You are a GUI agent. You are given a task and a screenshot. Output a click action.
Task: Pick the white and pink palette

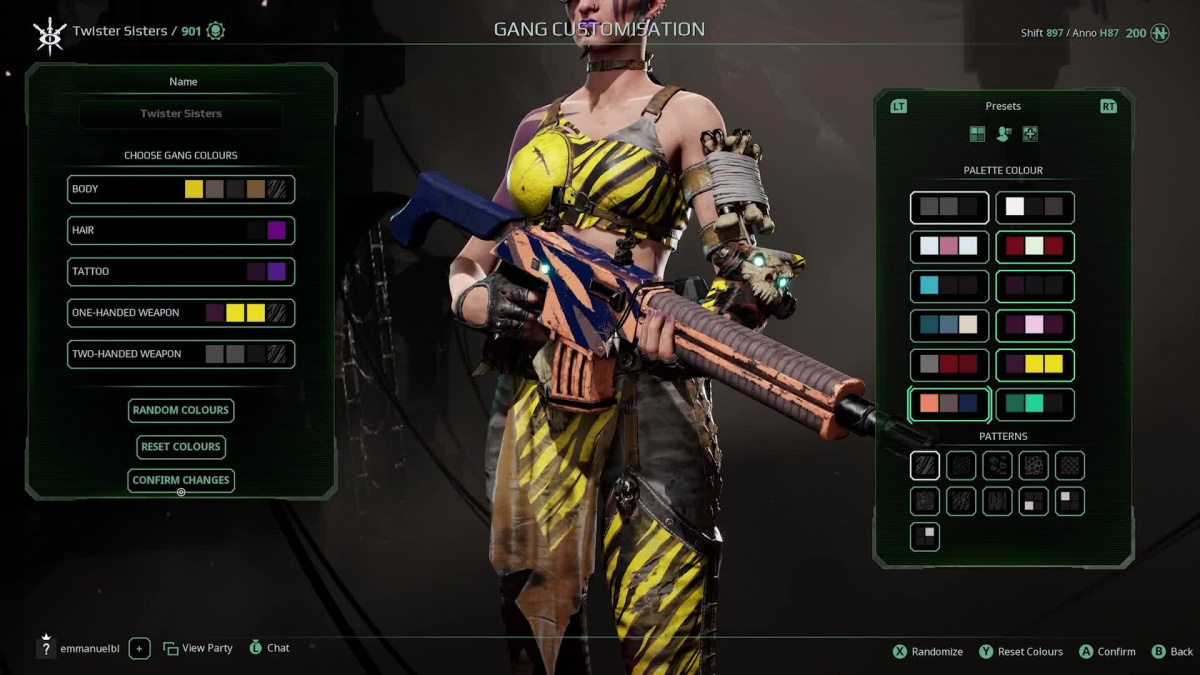coord(949,246)
